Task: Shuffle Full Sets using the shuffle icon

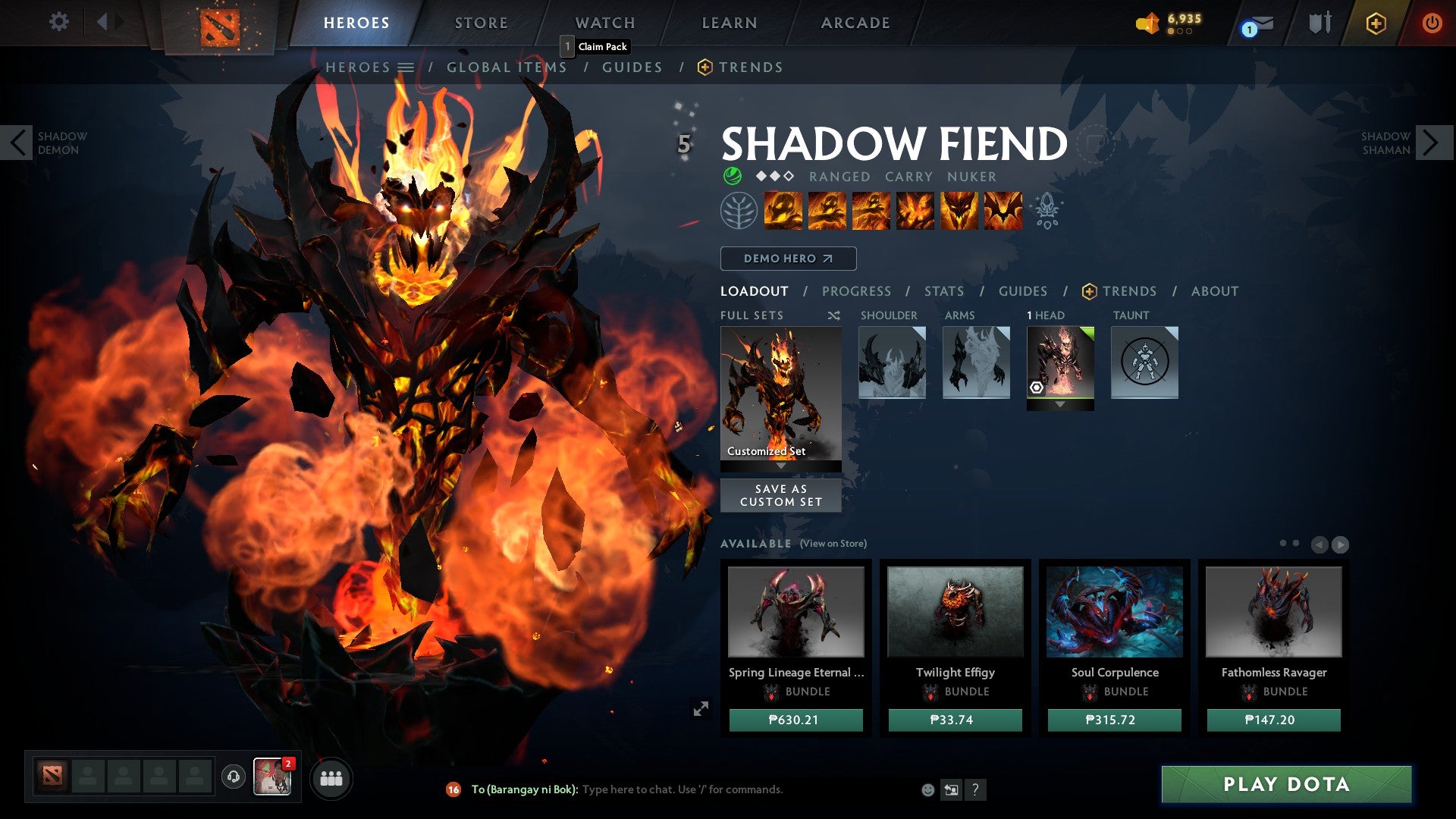Action: (x=834, y=315)
